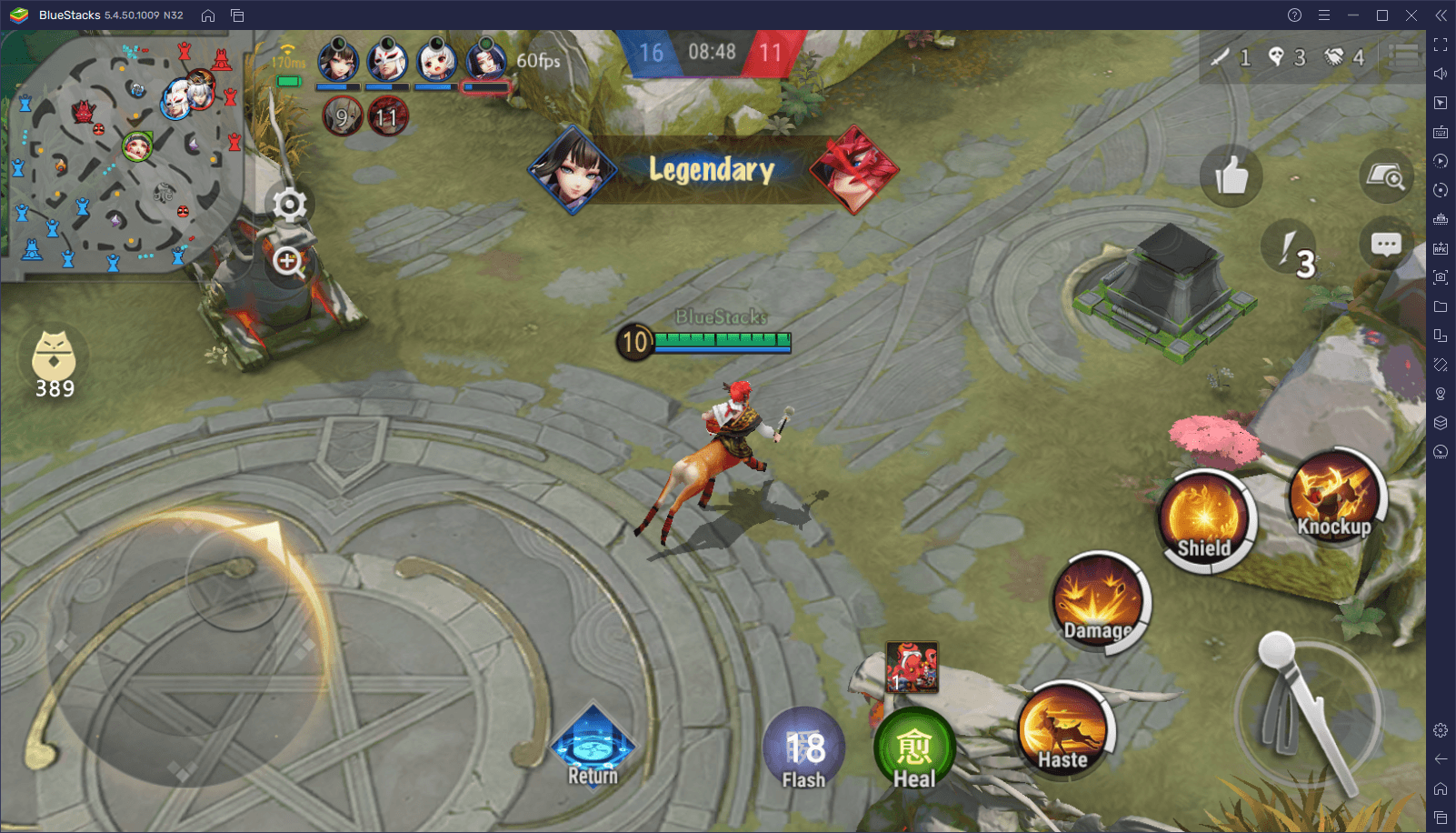Maximize the BlueStacks window

(x=1382, y=15)
